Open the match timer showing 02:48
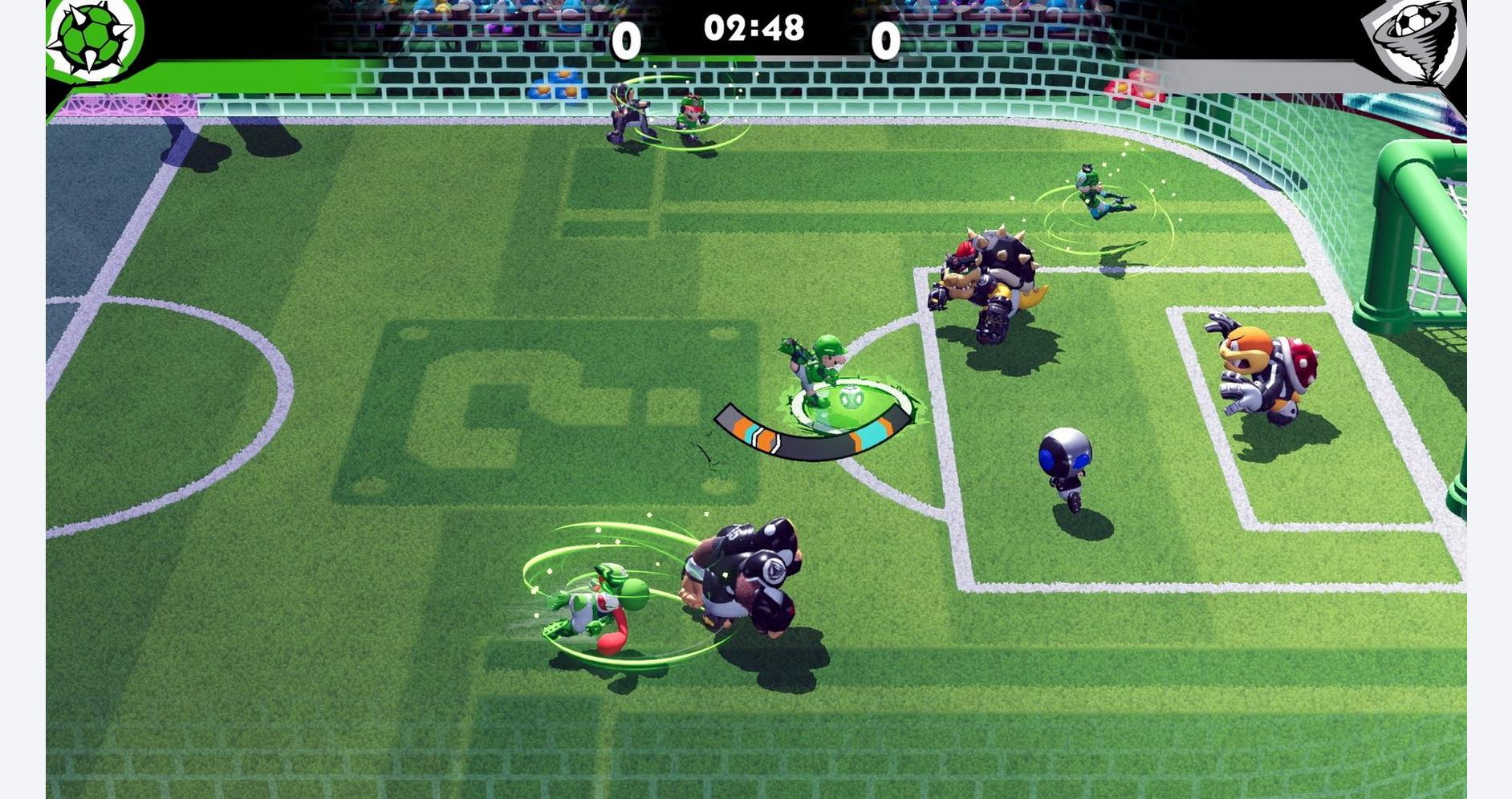Viewport: 1512px width, 799px height. click(x=754, y=26)
